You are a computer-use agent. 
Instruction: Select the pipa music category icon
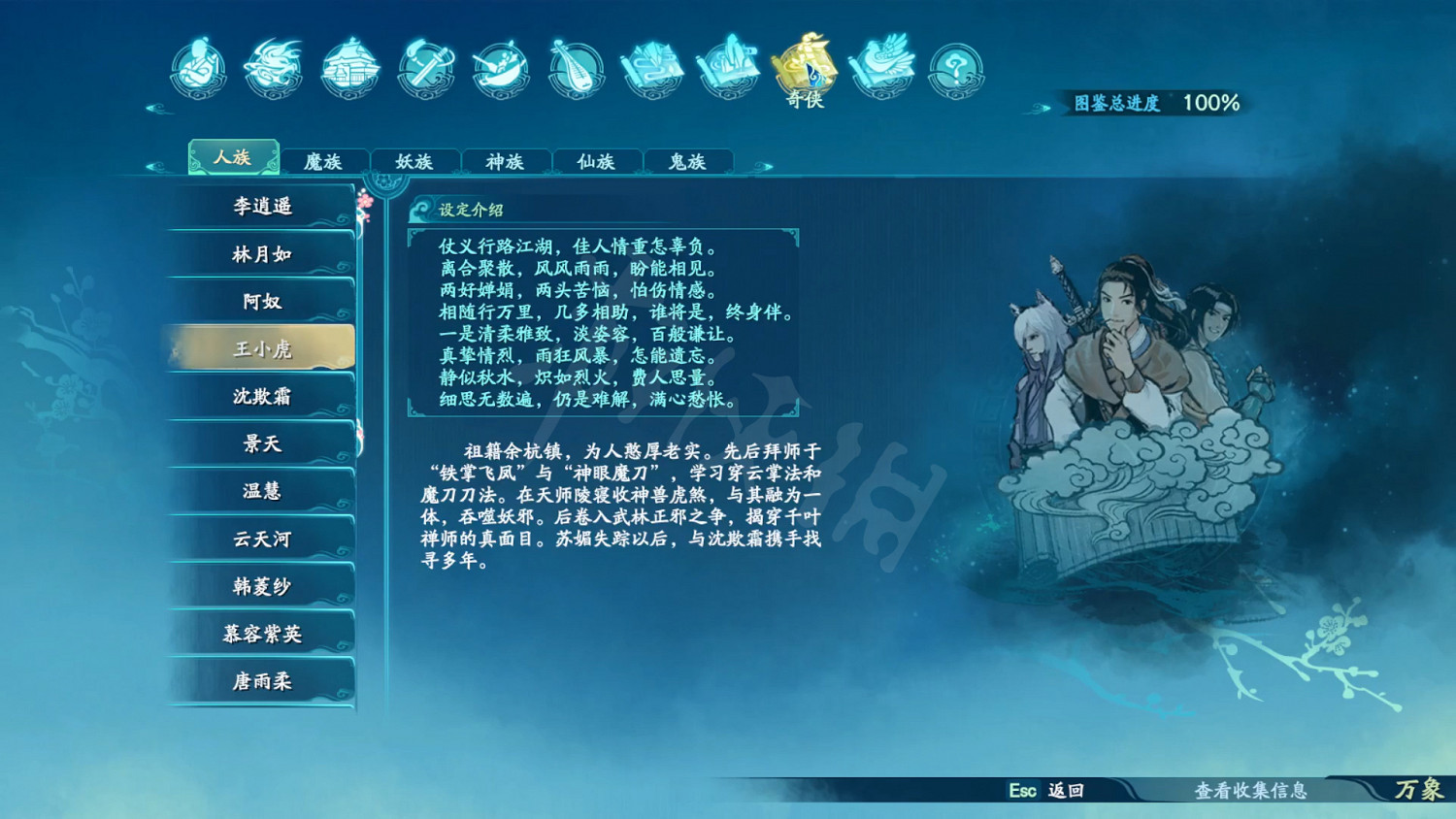coord(576,68)
